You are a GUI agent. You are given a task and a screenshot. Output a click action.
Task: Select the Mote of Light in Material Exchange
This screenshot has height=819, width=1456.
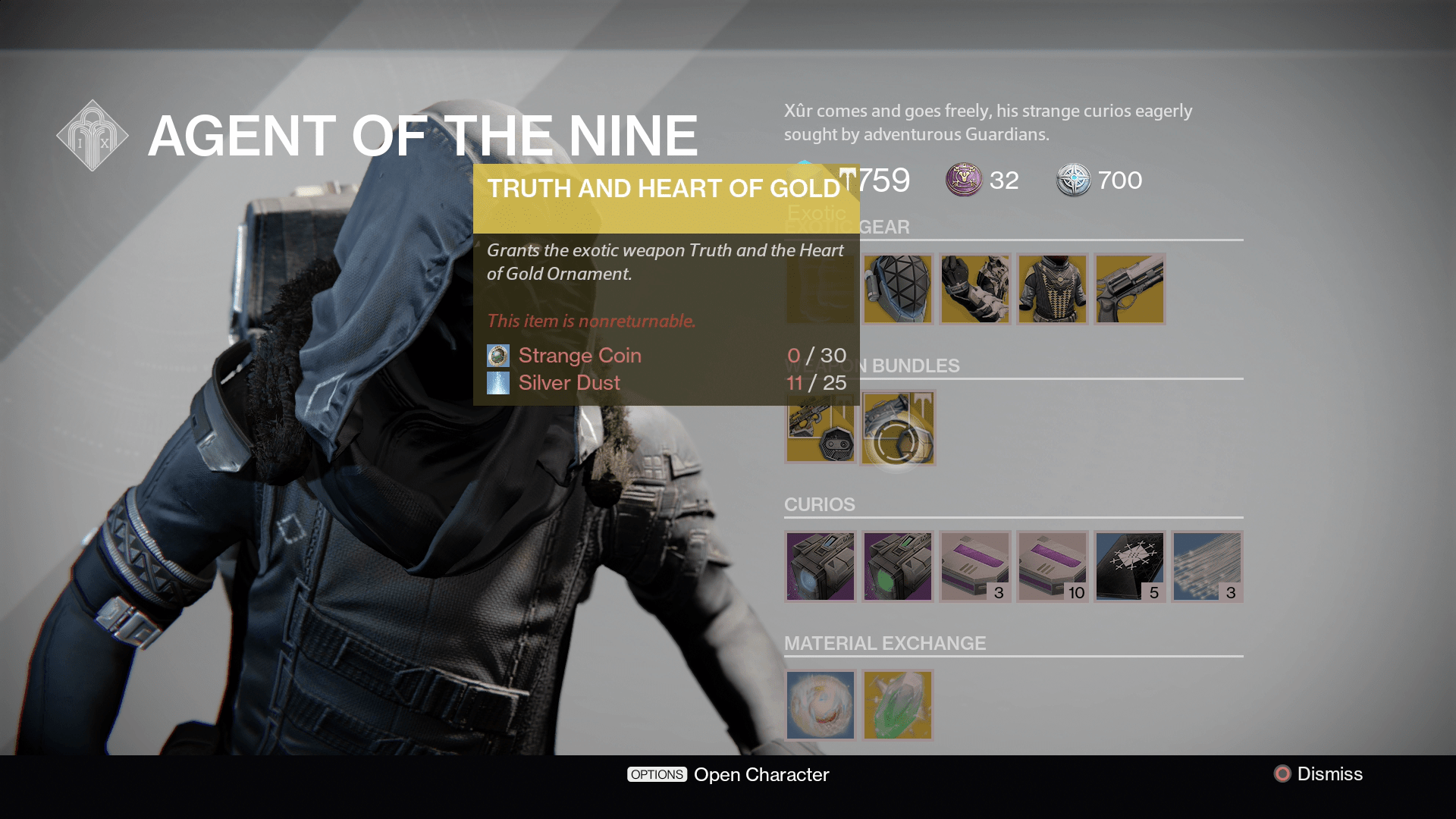[820, 705]
